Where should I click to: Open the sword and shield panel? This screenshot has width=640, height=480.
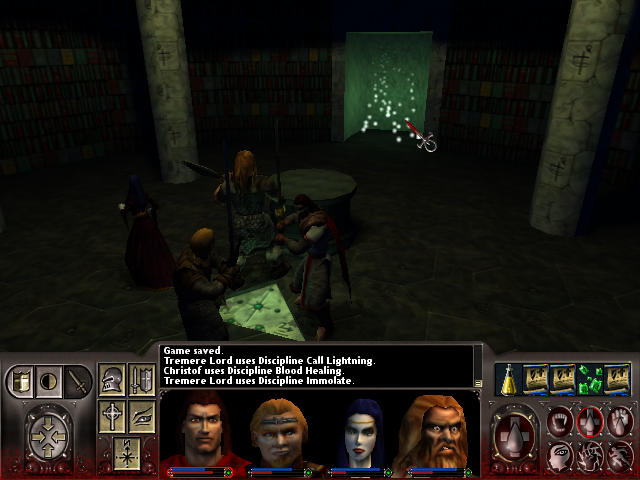[142, 381]
